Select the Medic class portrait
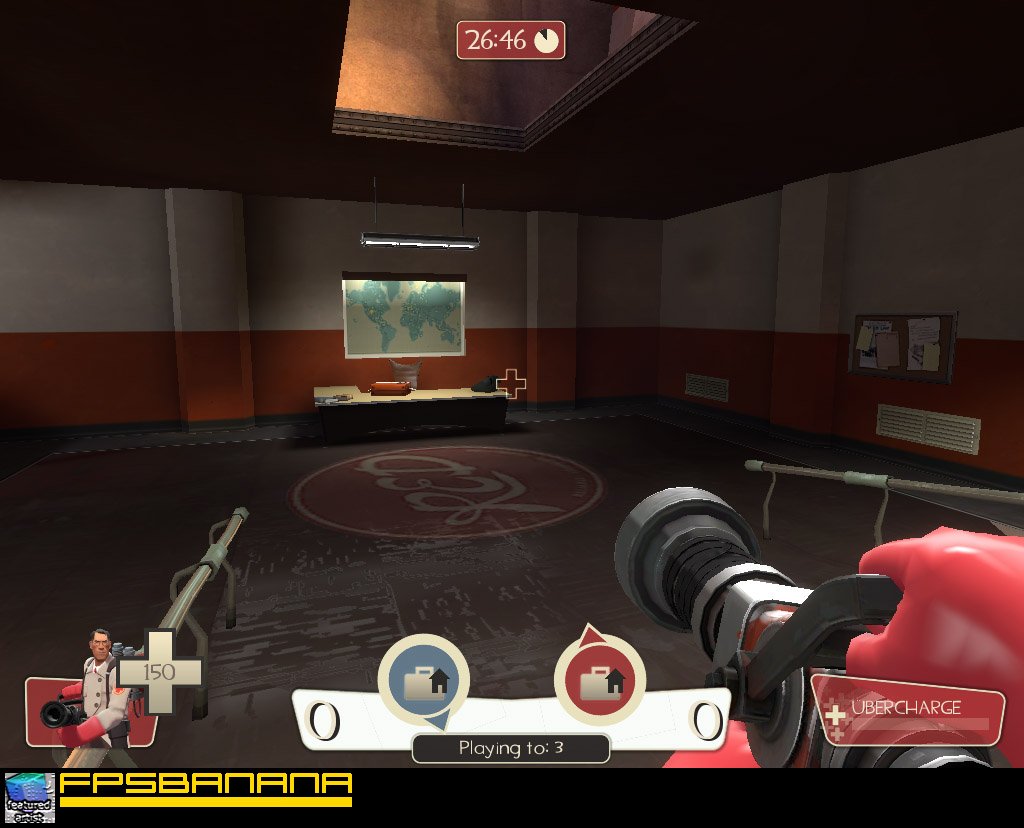The width and height of the screenshot is (1024, 828). (95, 688)
